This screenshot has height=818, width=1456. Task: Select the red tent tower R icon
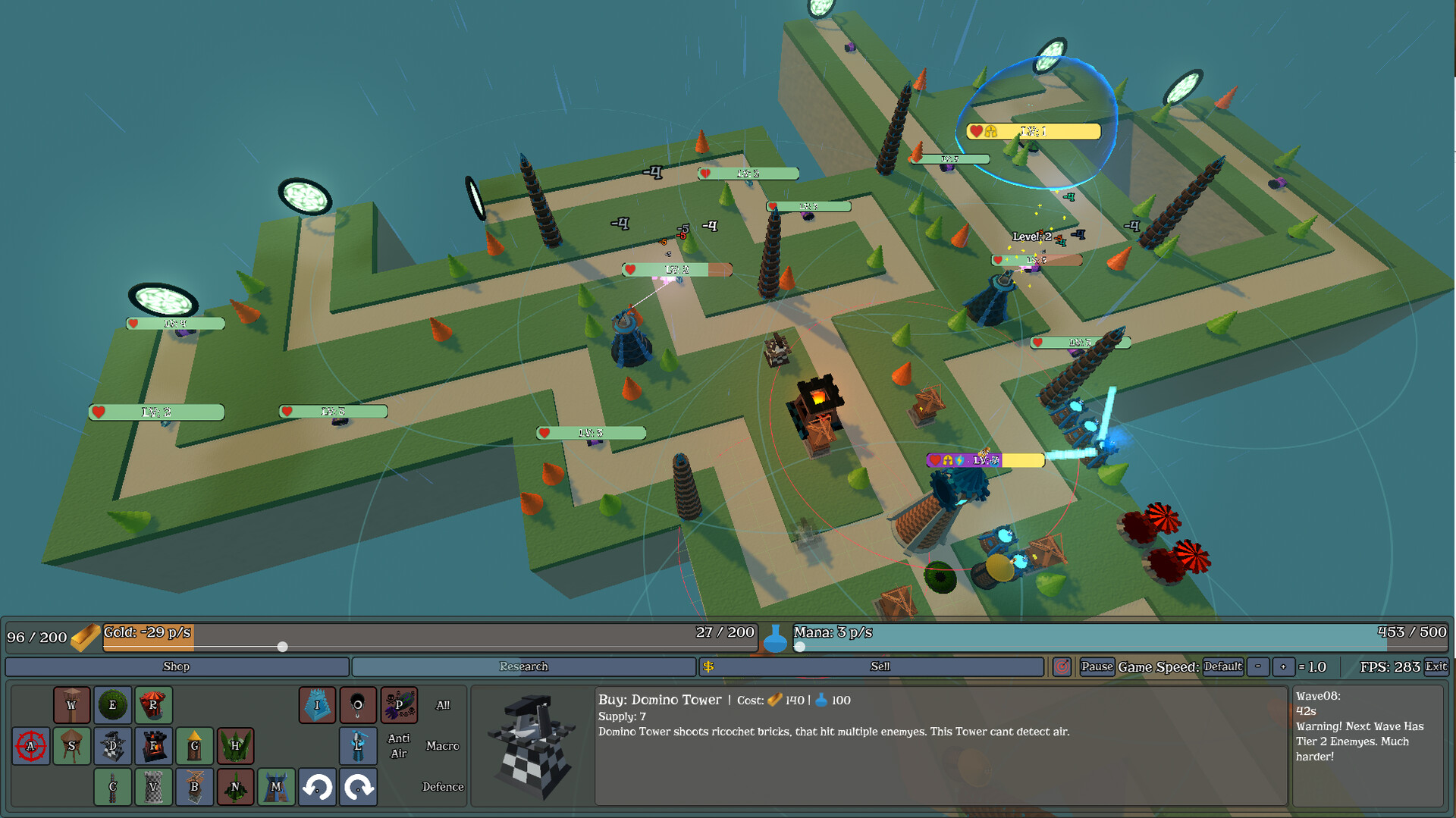(x=153, y=704)
